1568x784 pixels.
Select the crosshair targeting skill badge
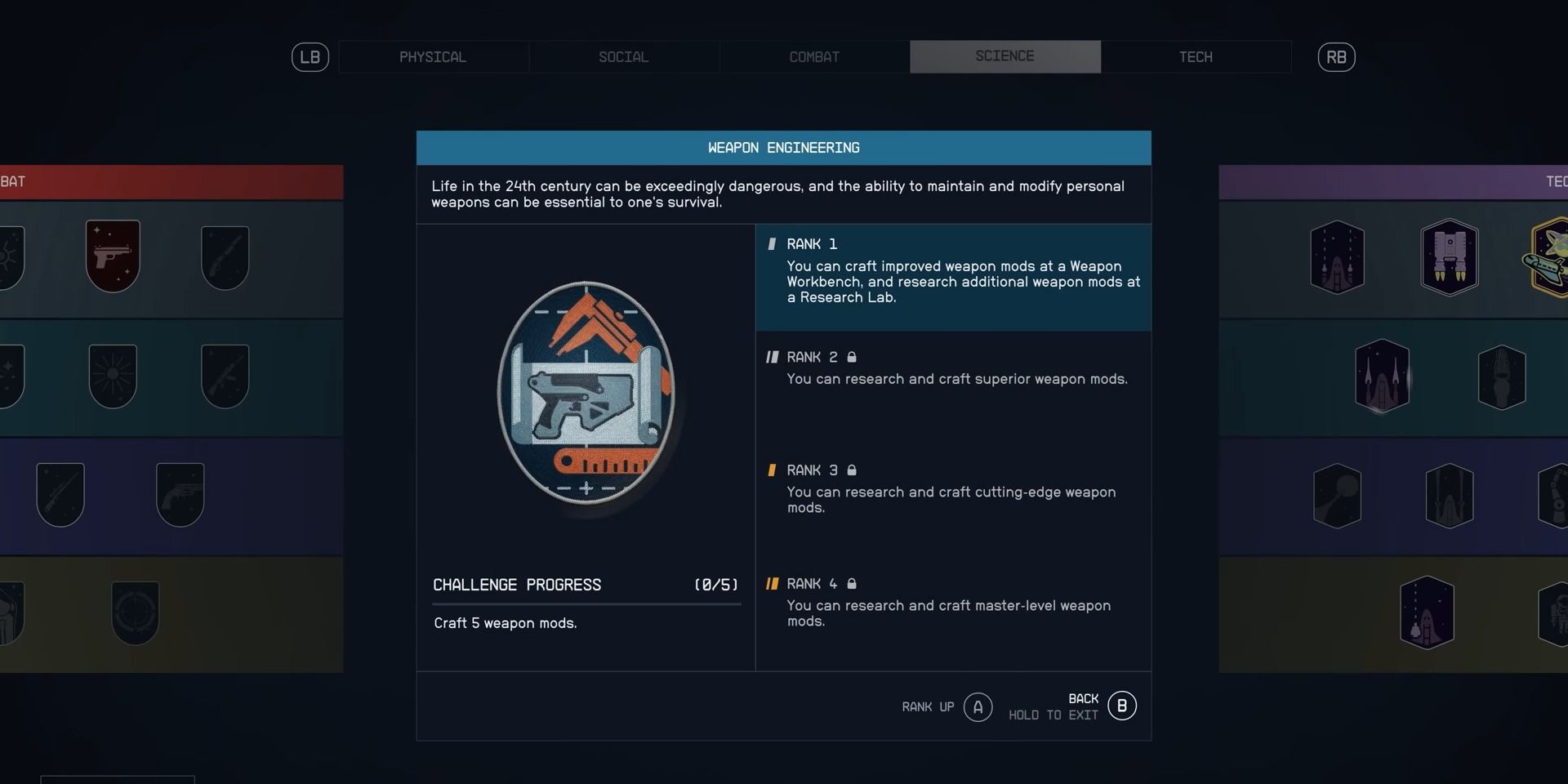(136, 614)
